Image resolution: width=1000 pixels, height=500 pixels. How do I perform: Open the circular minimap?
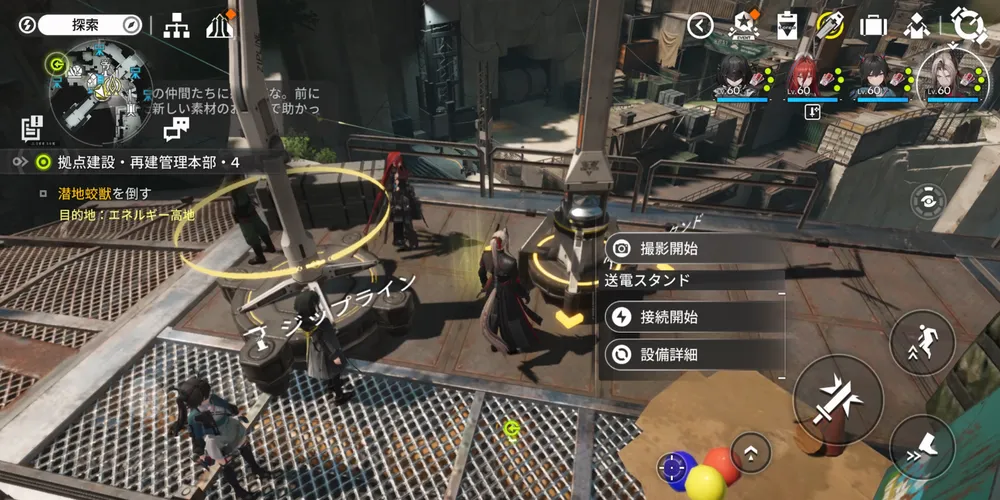coord(101,91)
